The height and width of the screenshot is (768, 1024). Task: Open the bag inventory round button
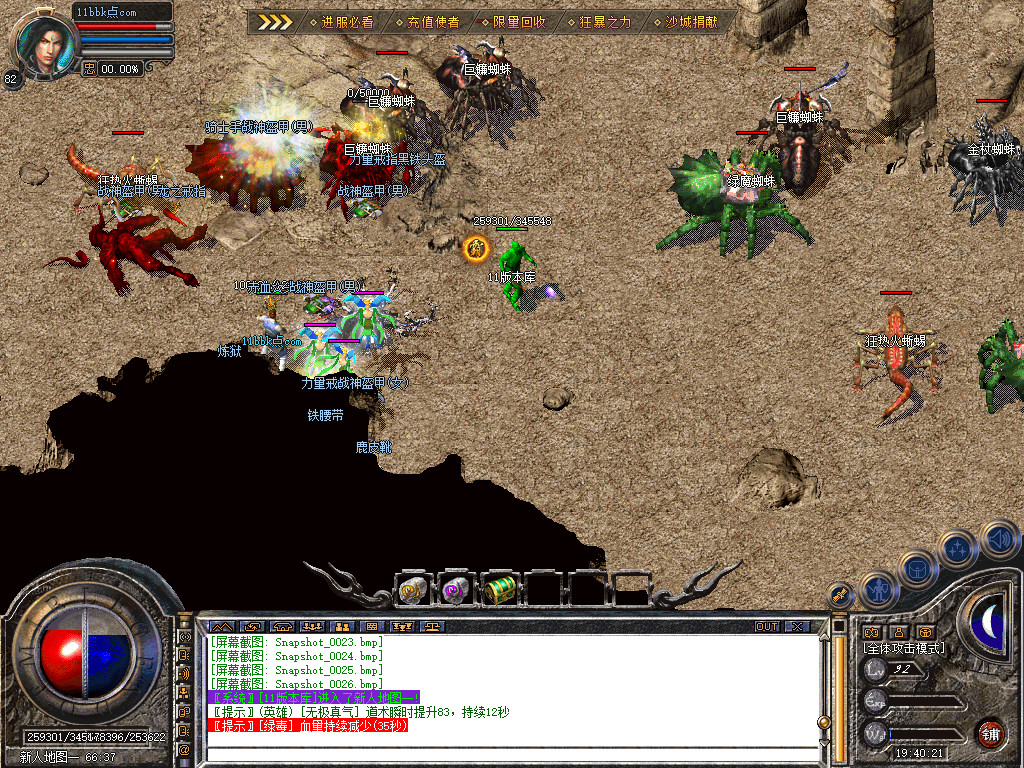pyautogui.click(x=918, y=568)
